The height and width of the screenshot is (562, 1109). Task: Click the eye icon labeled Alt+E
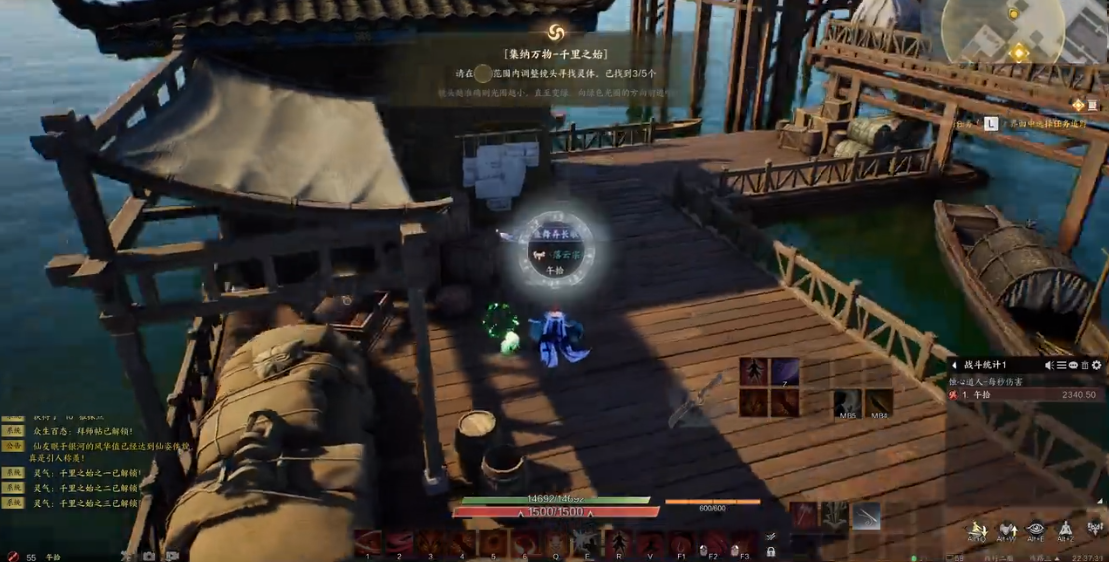(x=1036, y=529)
